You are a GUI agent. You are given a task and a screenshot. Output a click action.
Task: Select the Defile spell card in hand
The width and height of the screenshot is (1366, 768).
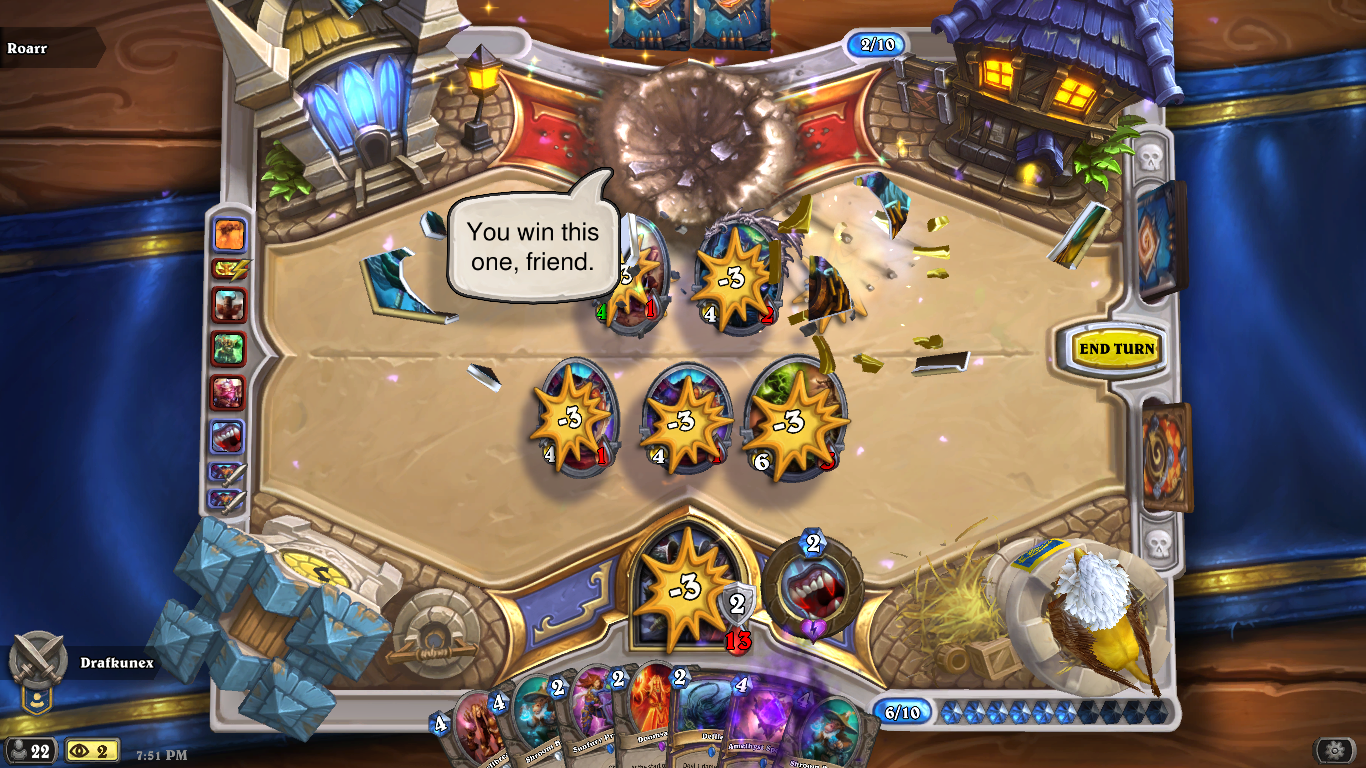pyautogui.click(x=703, y=725)
